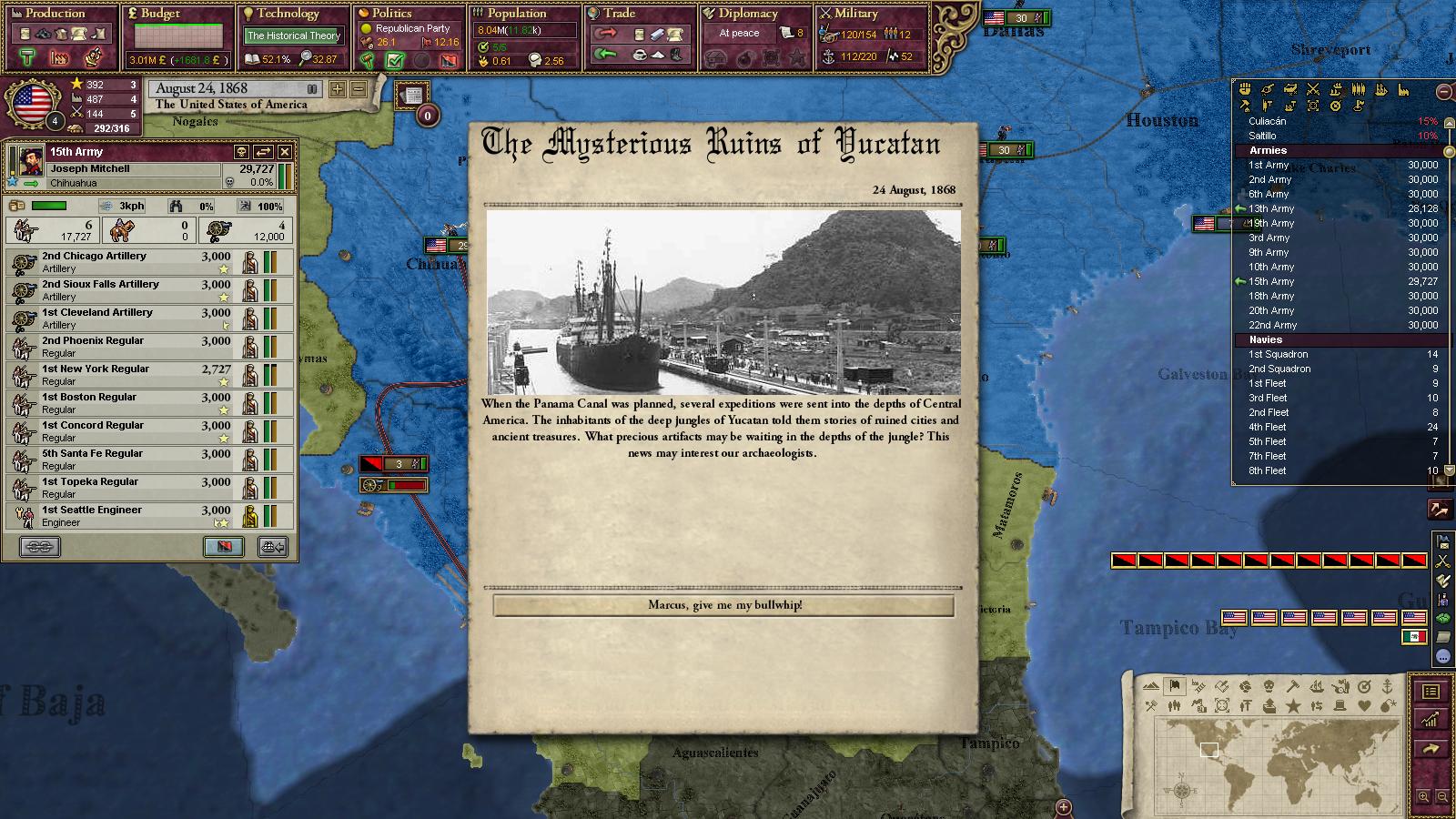Select 4th Fleet in the outliner
Screen dimensions: 1456x819
click(1268, 427)
